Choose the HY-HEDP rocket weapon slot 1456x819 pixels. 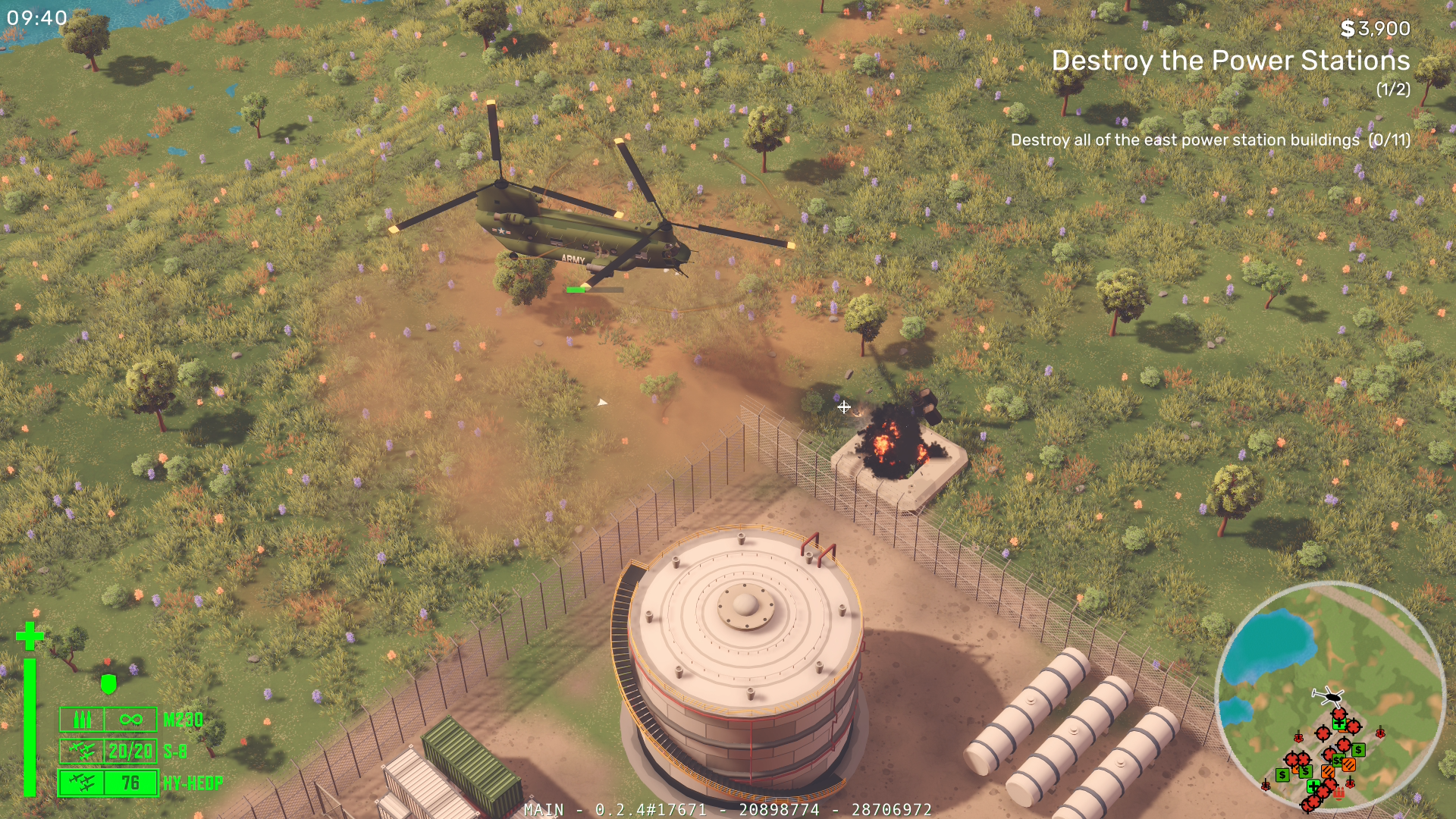pyautogui.click(x=108, y=783)
